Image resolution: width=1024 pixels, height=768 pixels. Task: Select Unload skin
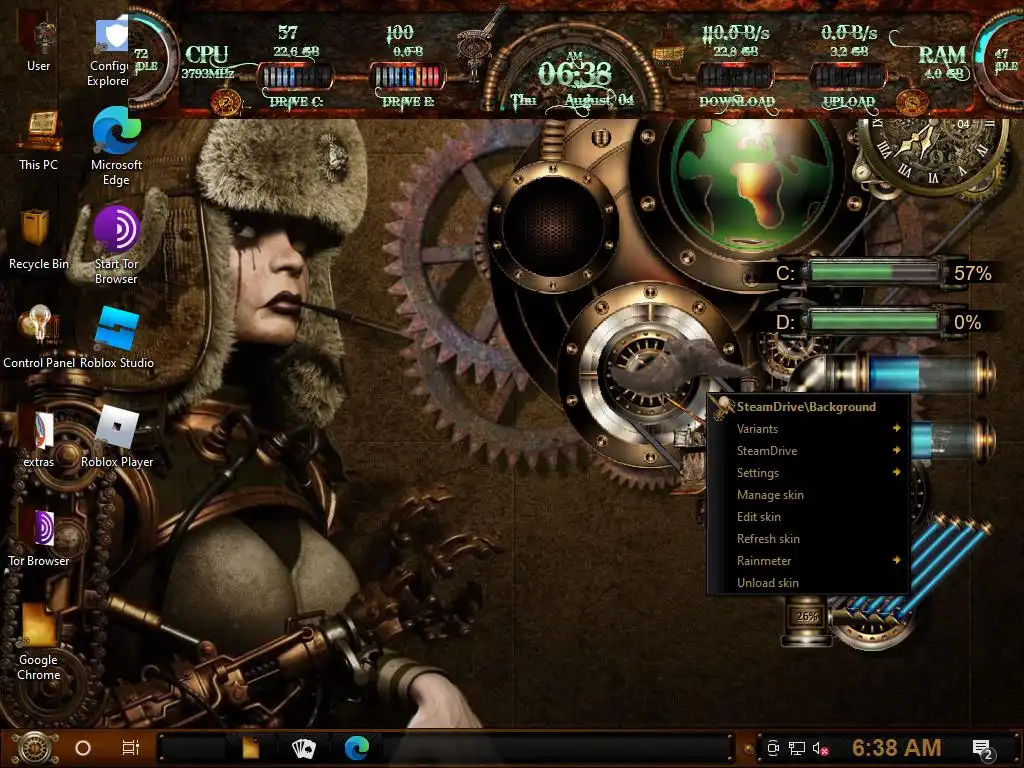[x=768, y=583]
